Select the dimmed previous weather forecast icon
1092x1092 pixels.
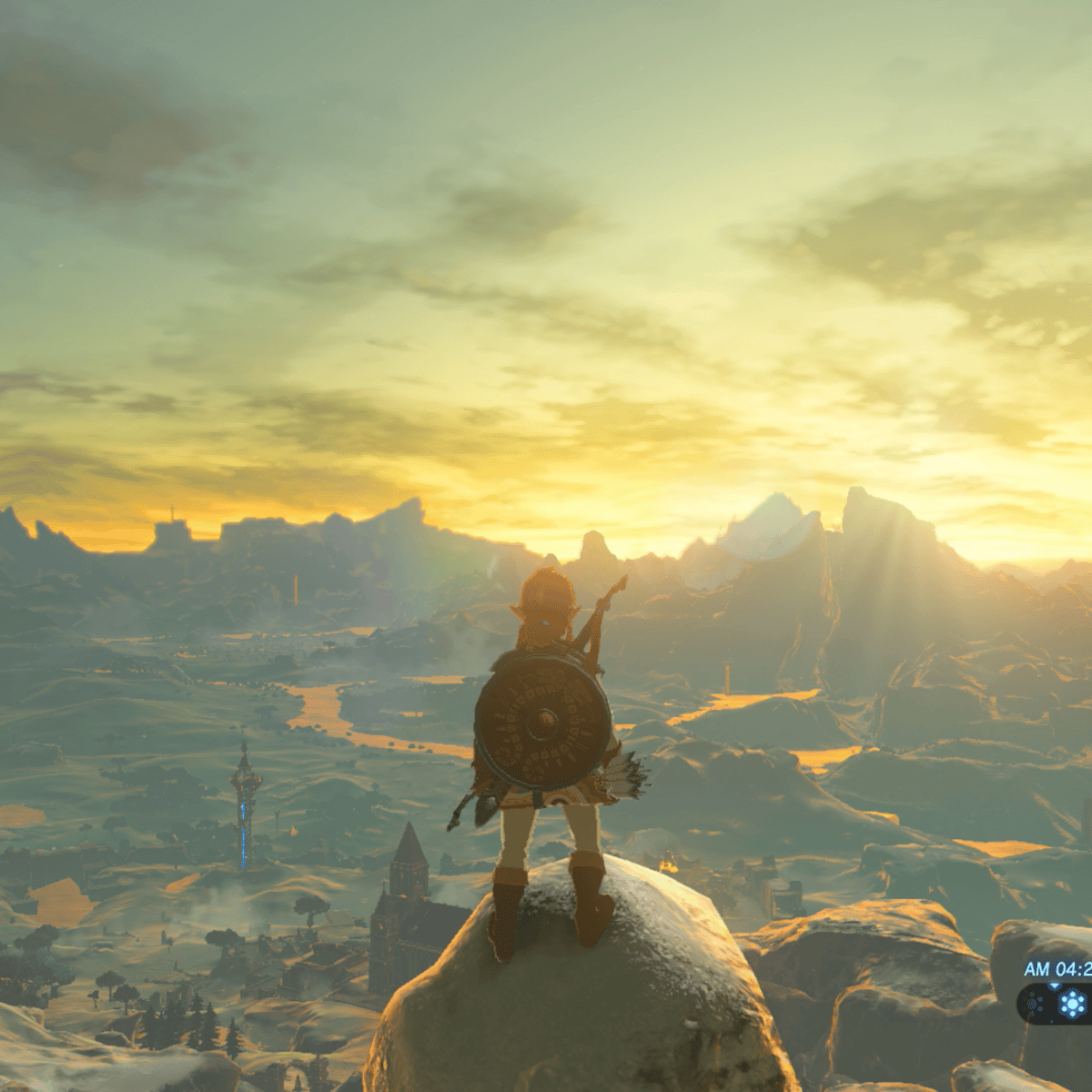pyautogui.click(x=1035, y=1005)
